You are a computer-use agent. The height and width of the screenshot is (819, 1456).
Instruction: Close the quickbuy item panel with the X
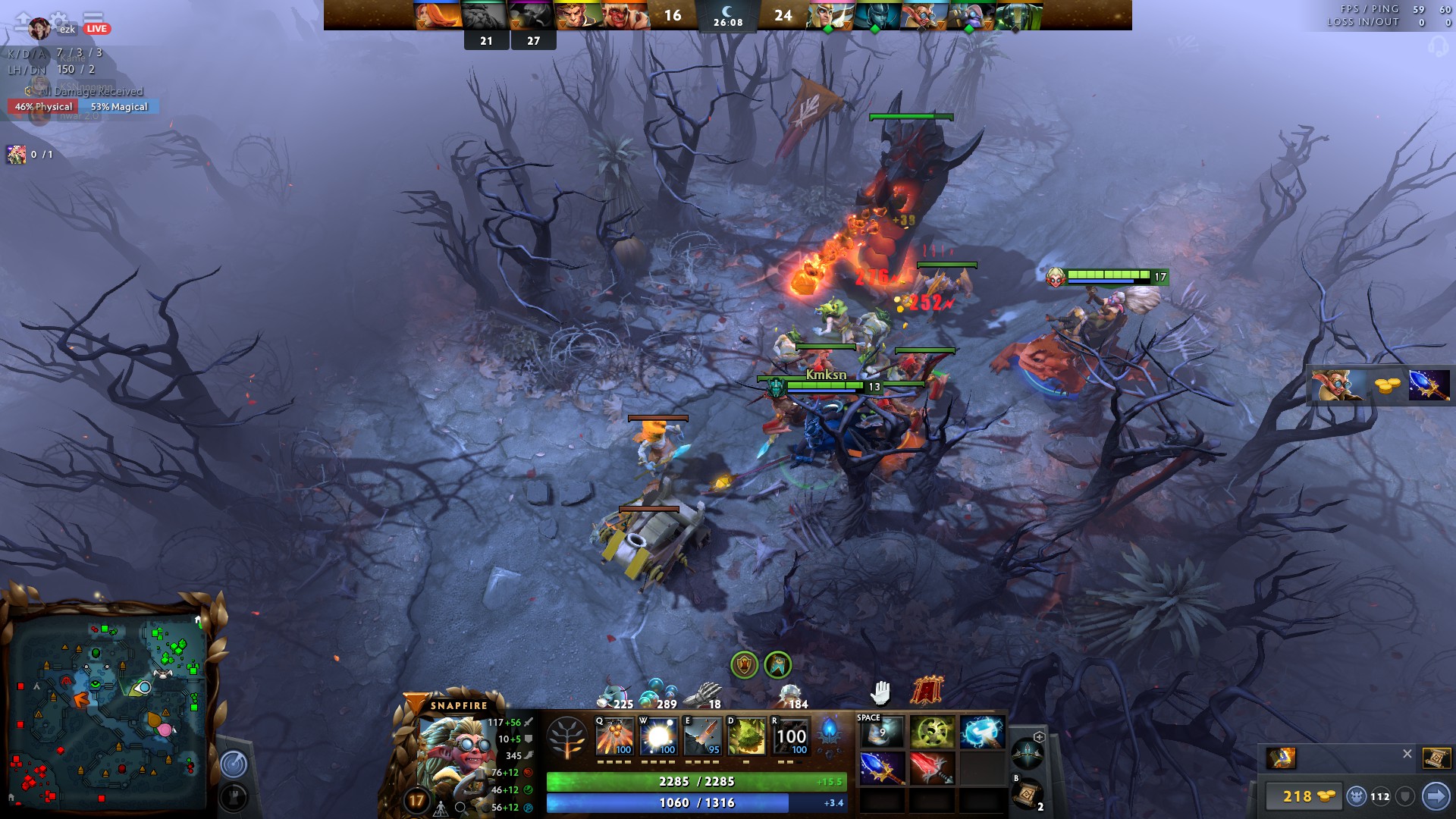(1407, 754)
